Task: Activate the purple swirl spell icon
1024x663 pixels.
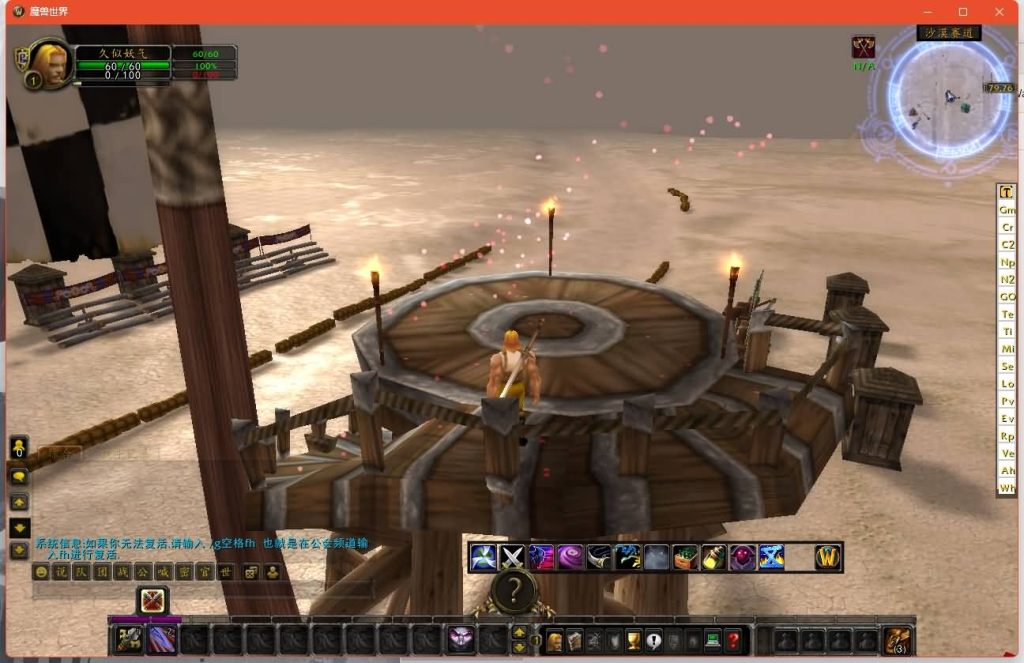Action: [571, 557]
